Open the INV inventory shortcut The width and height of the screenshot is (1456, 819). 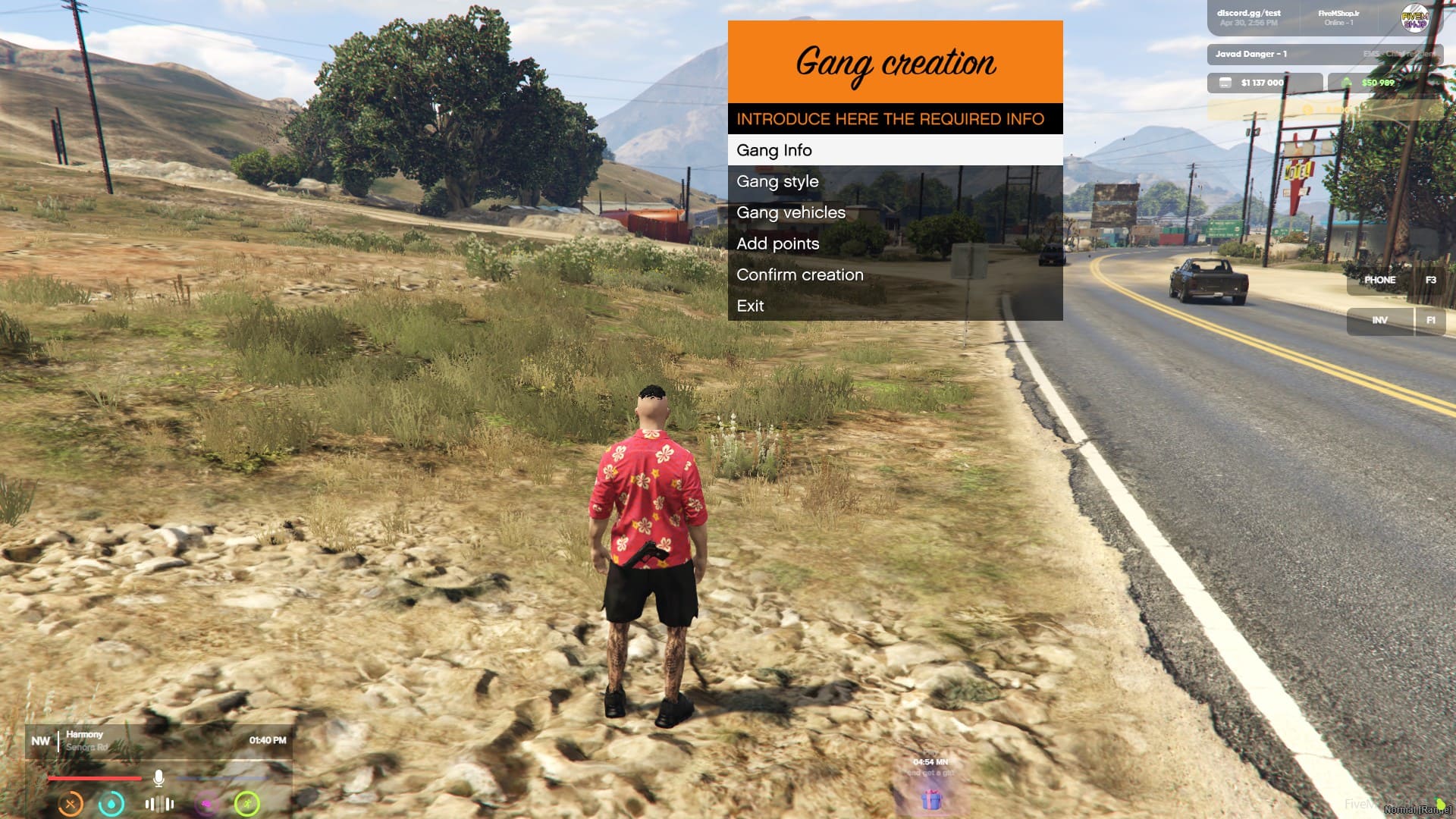(x=1380, y=320)
